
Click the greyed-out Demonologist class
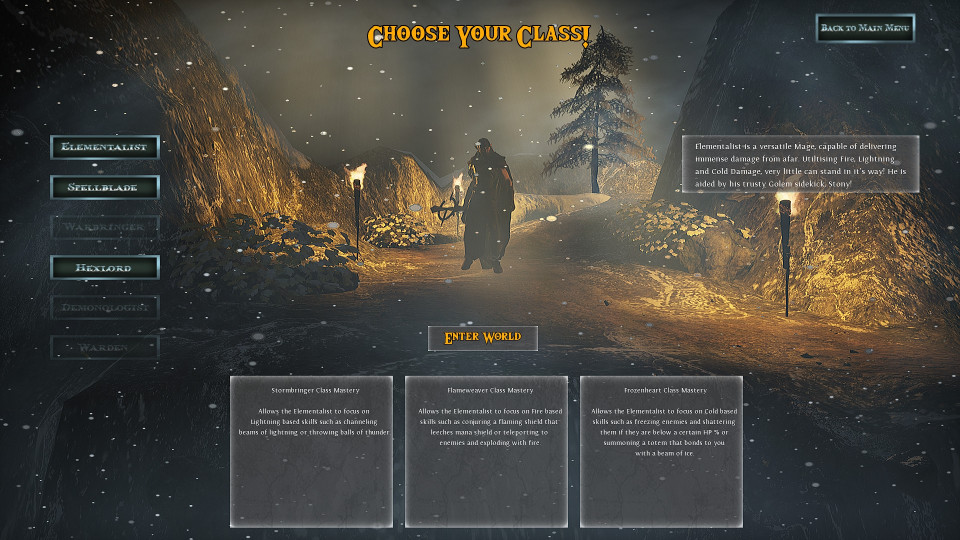[x=105, y=307]
